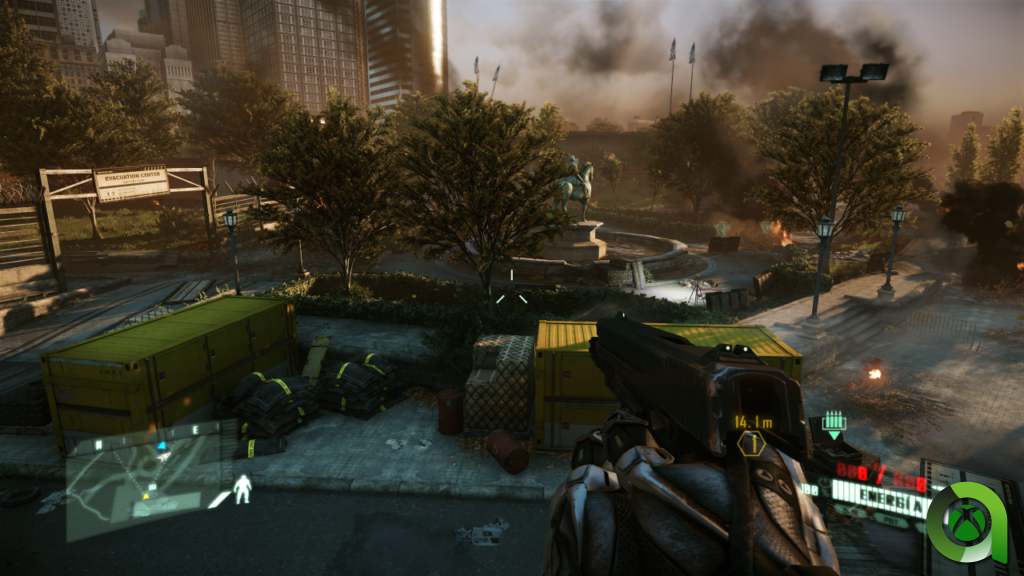Select the white nanosuit stance figure icon
This screenshot has width=1024, height=576.
pyautogui.click(x=242, y=489)
